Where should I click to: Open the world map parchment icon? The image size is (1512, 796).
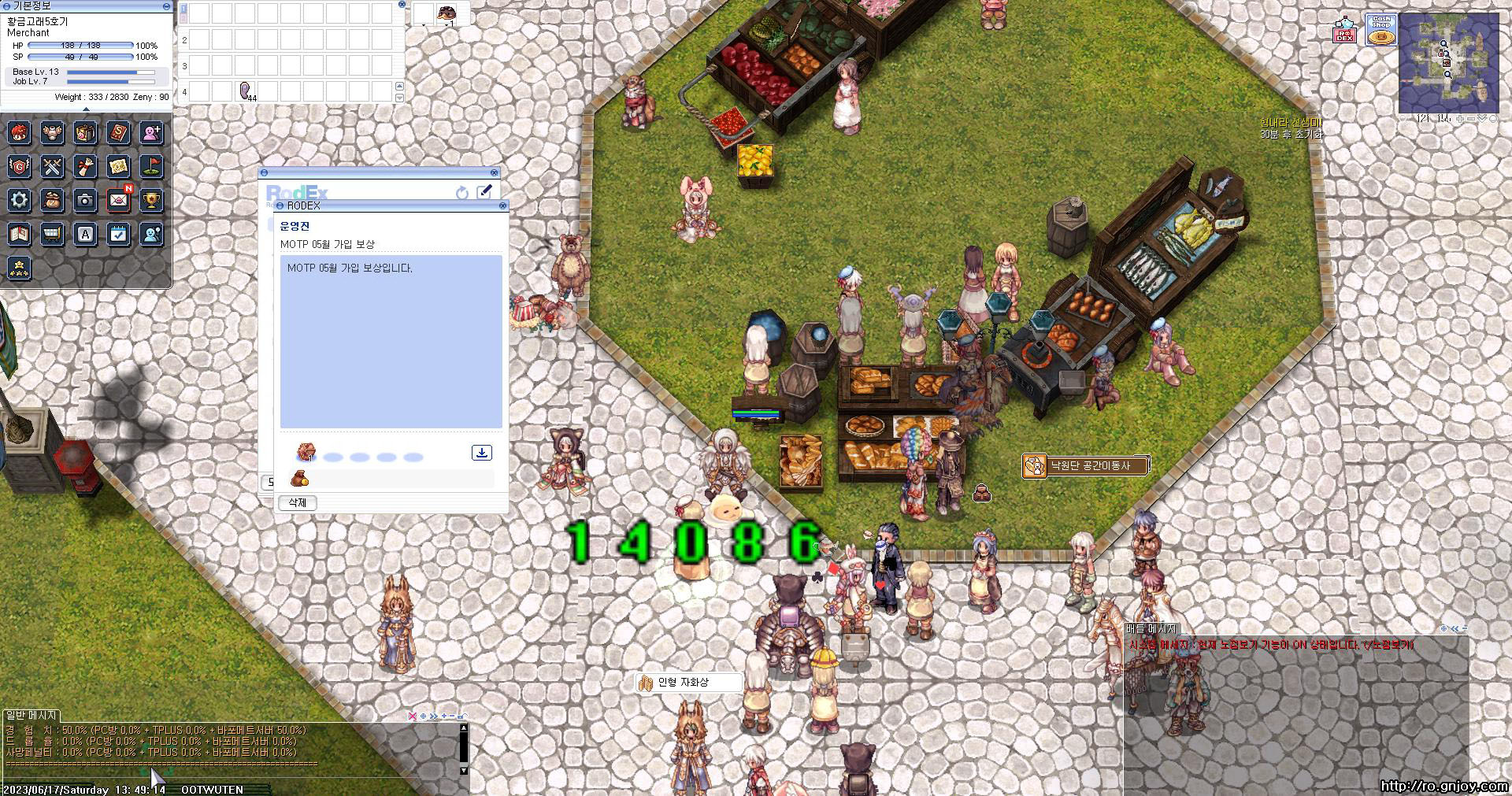click(x=119, y=166)
